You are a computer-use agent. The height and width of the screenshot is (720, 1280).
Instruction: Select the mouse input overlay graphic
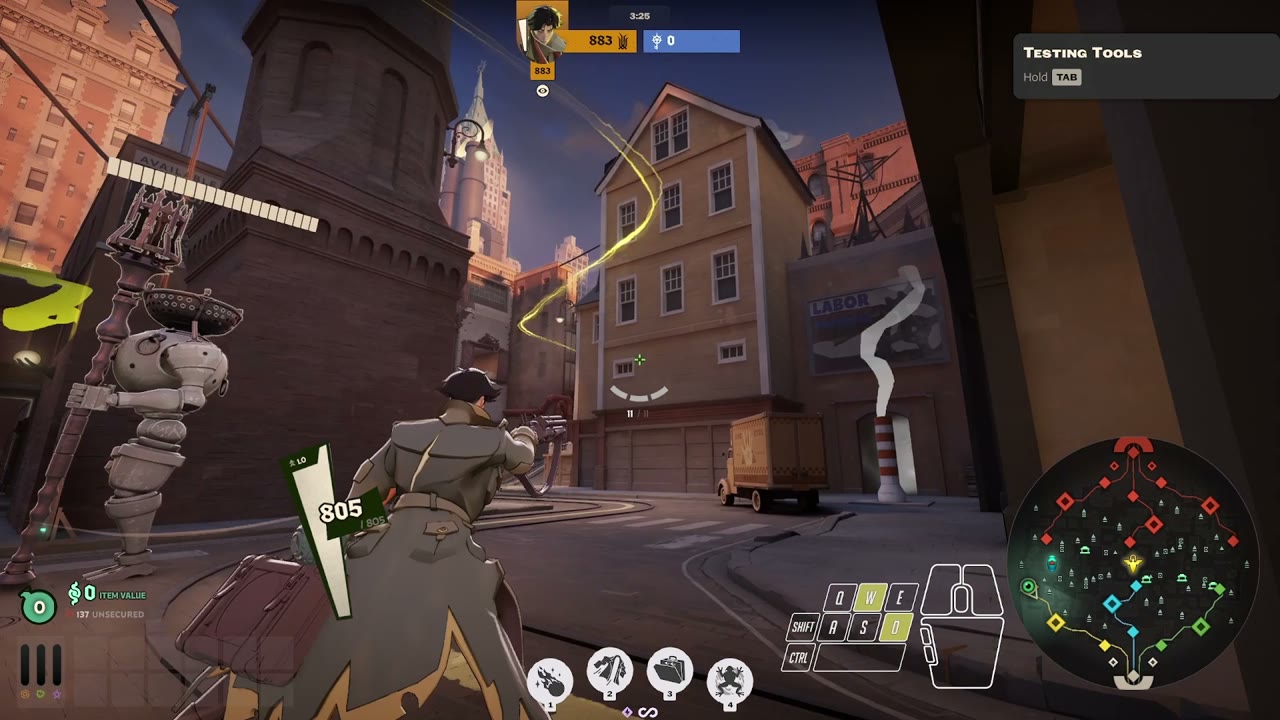tap(962, 626)
